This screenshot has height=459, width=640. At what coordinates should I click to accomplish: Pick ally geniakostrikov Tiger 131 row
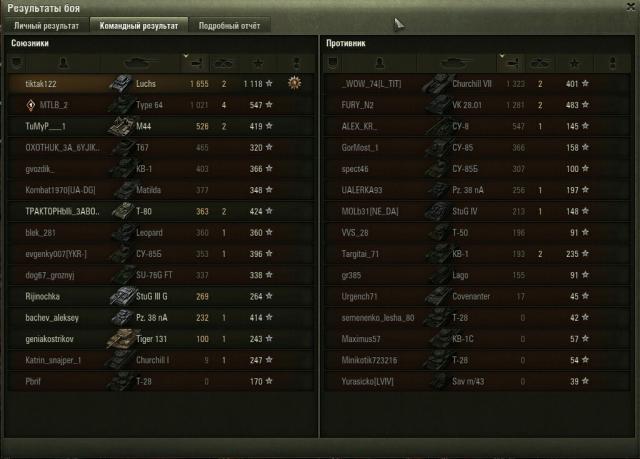coord(150,340)
